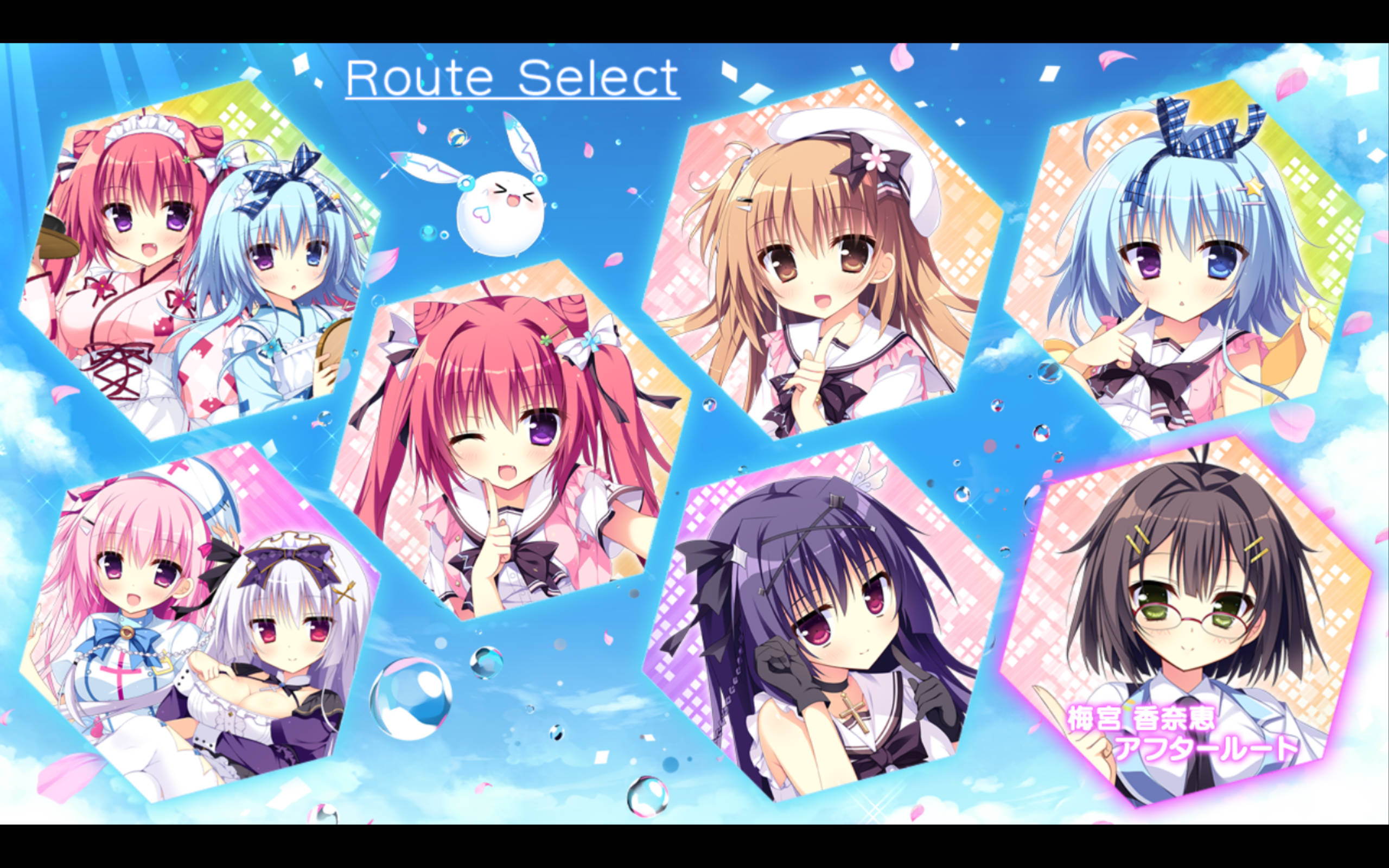Select the purple-haired cross-necklace girl's route
The height and width of the screenshot is (868, 1389).
(826, 620)
